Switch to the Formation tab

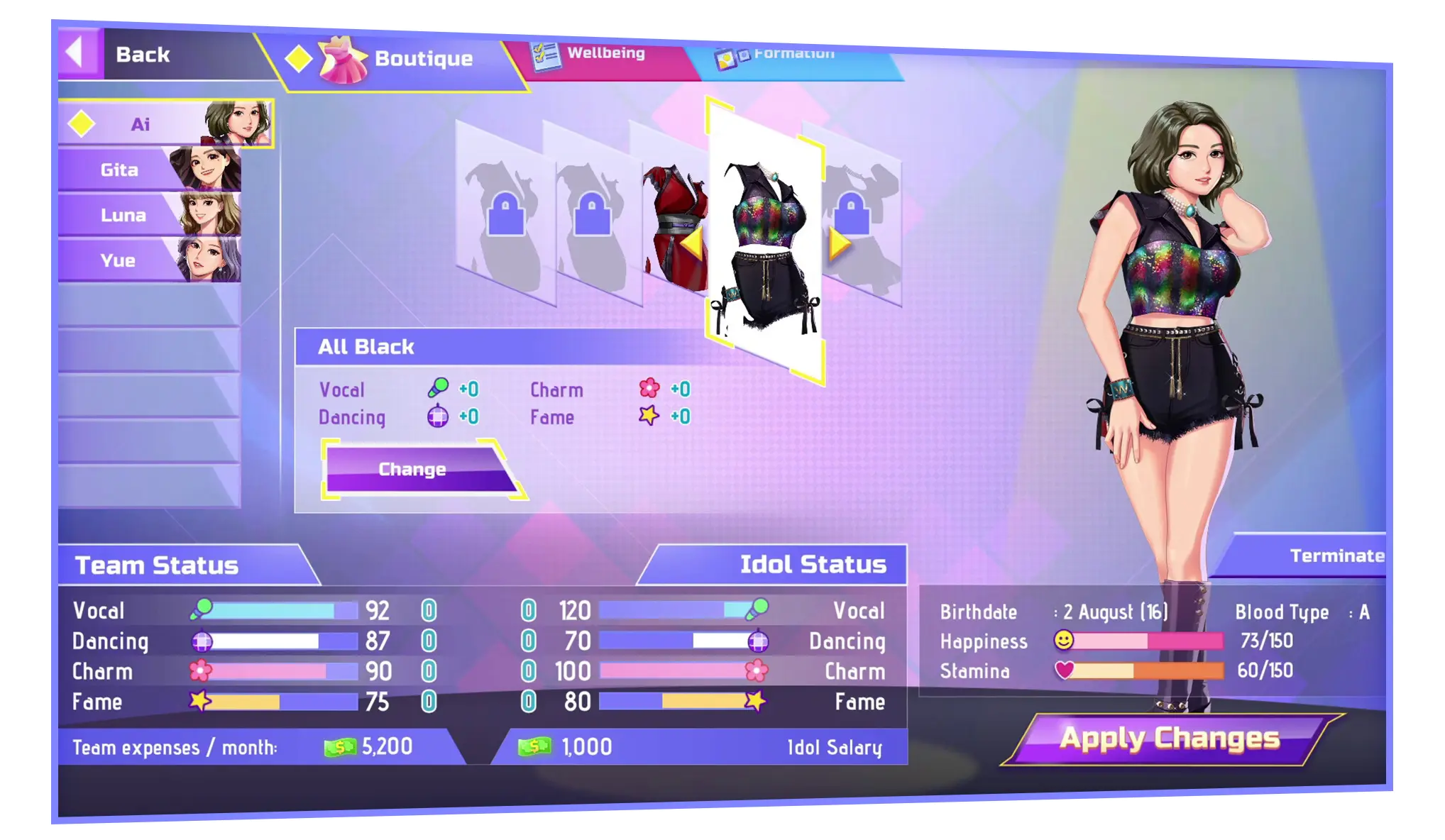point(788,56)
